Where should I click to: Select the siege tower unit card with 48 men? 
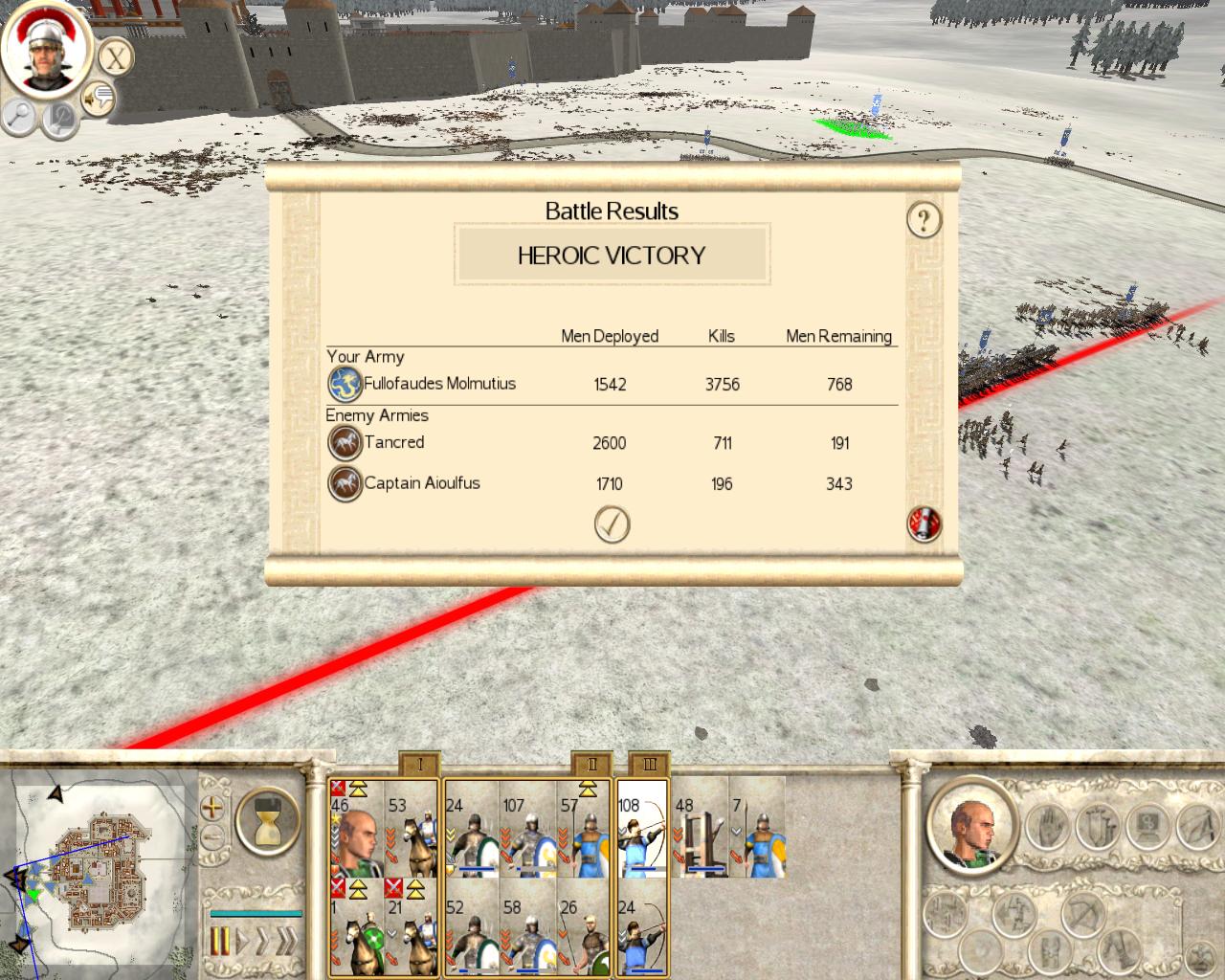click(x=700, y=828)
